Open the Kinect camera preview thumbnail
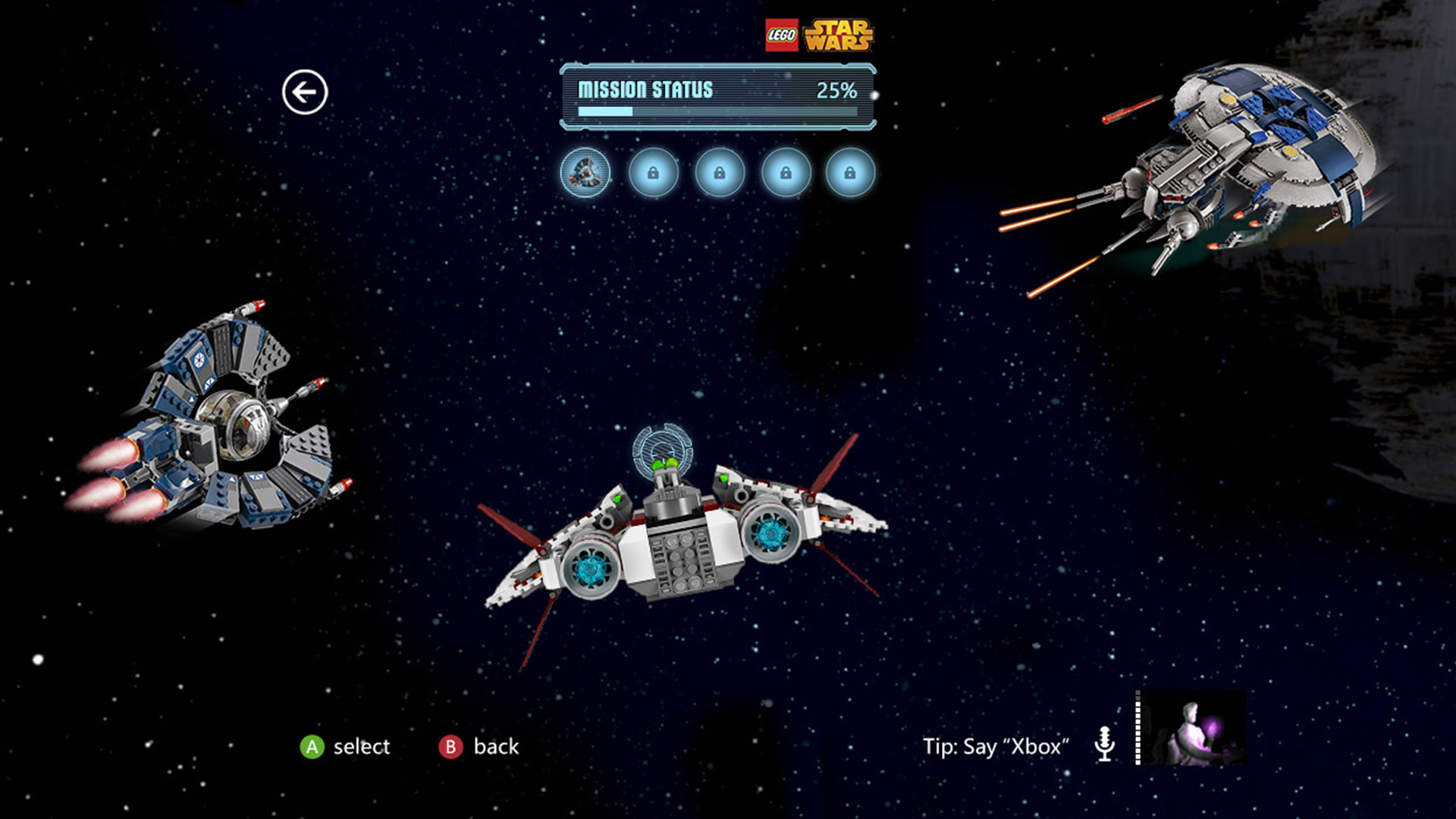This screenshot has width=1456, height=819. coord(1191,728)
